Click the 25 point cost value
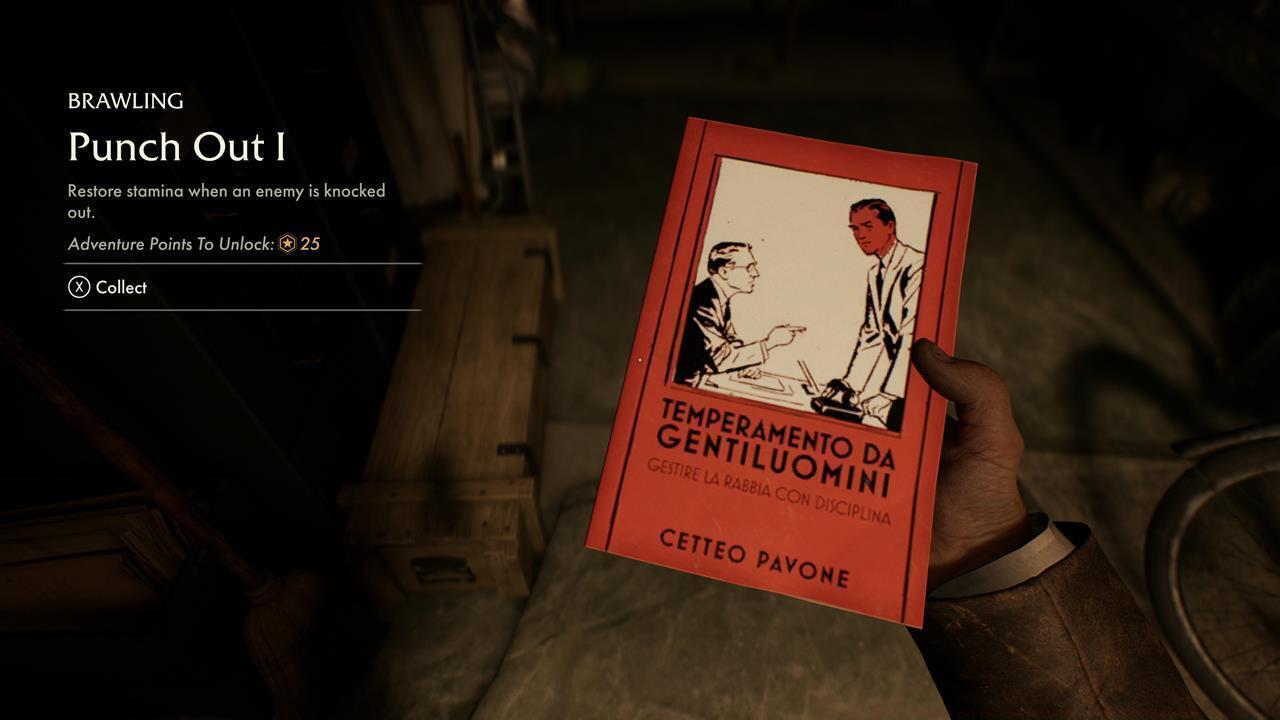This screenshot has height=720, width=1280. tap(311, 243)
